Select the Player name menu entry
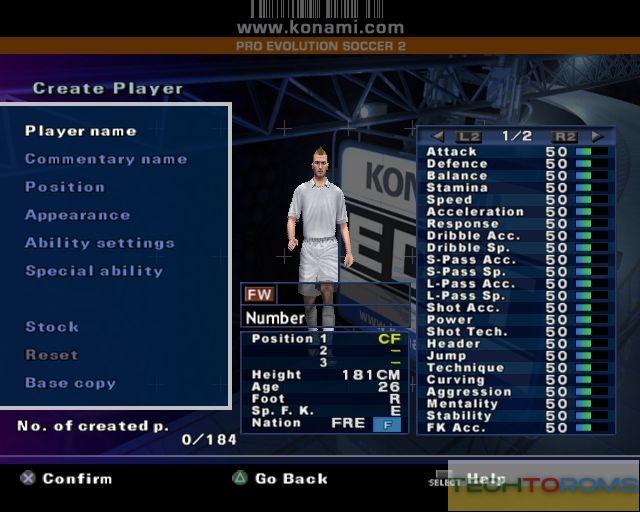 80,131
